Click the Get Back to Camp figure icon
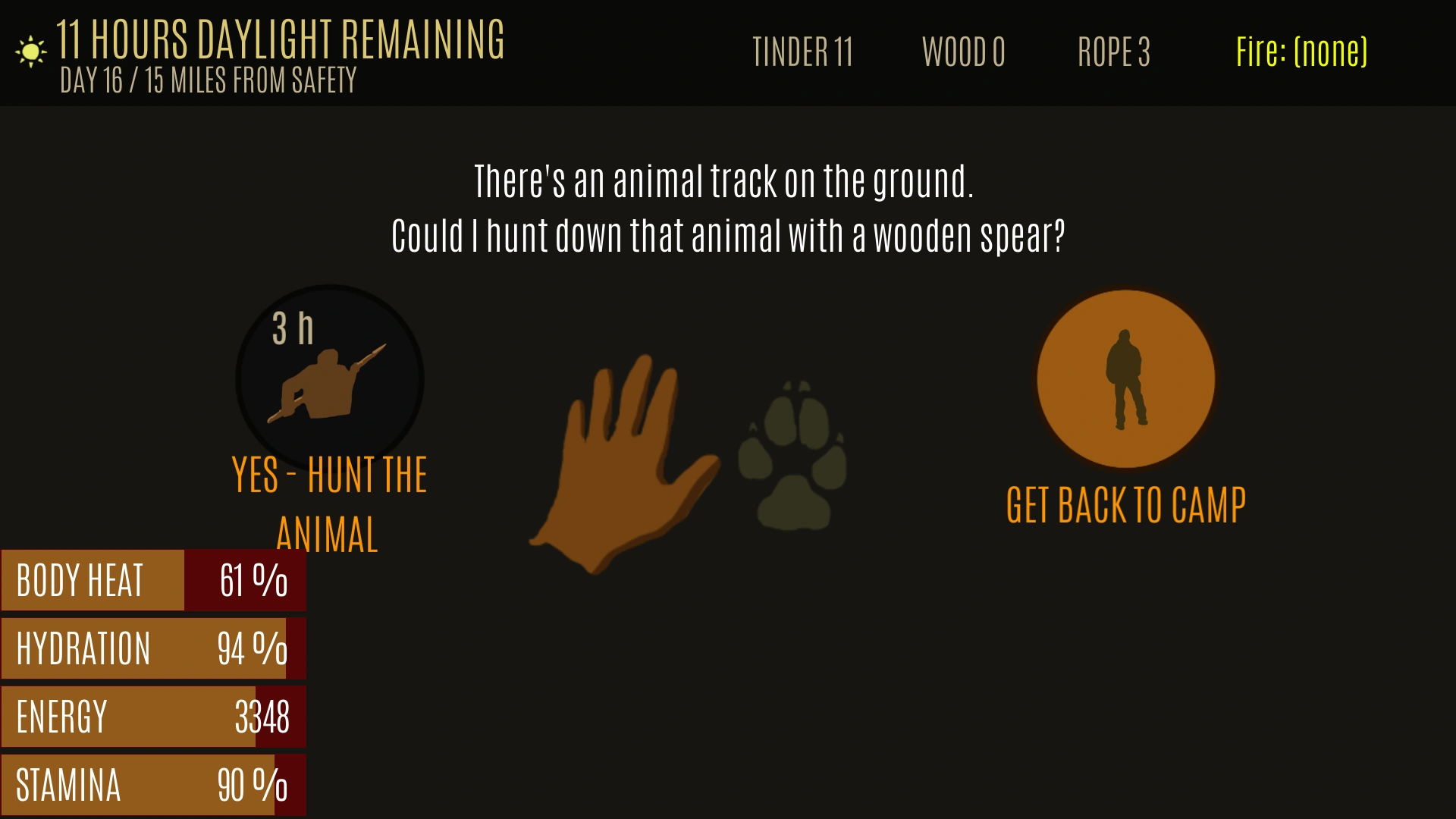1456x819 pixels. (1125, 379)
